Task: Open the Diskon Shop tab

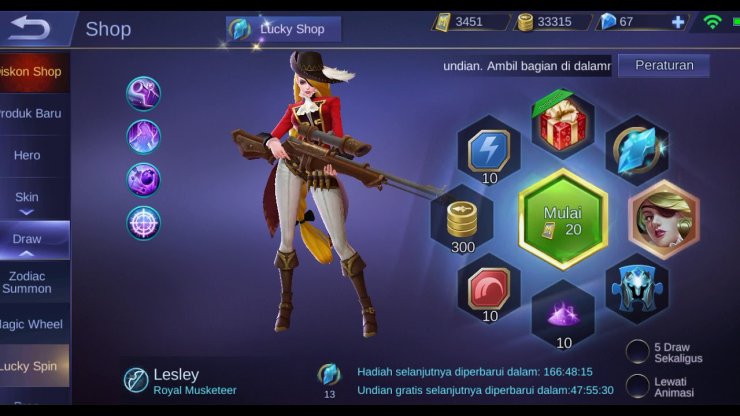Action: coord(34,72)
